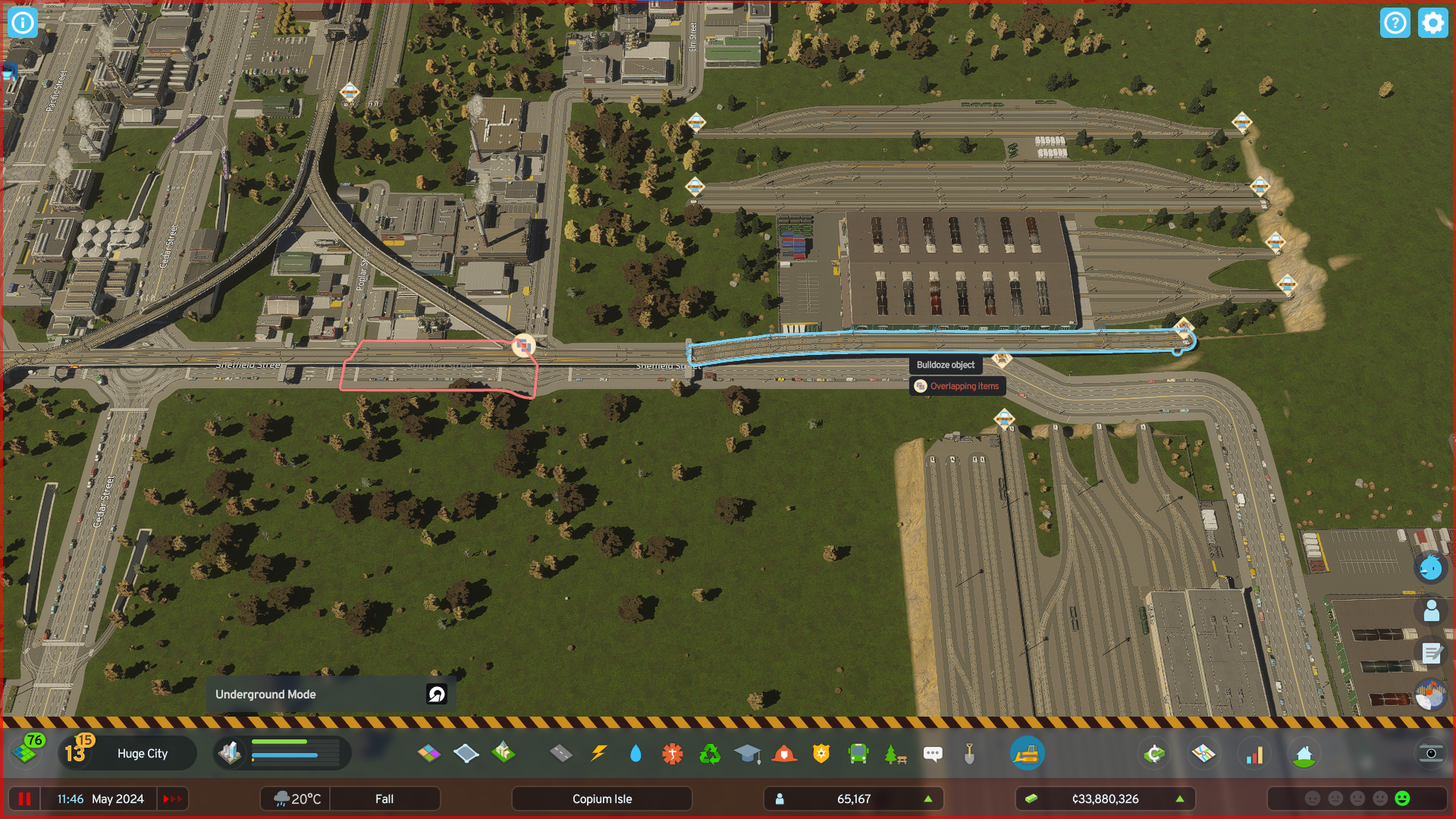Pause the simulation
This screenshot has height=819, width=1456.
24,799
